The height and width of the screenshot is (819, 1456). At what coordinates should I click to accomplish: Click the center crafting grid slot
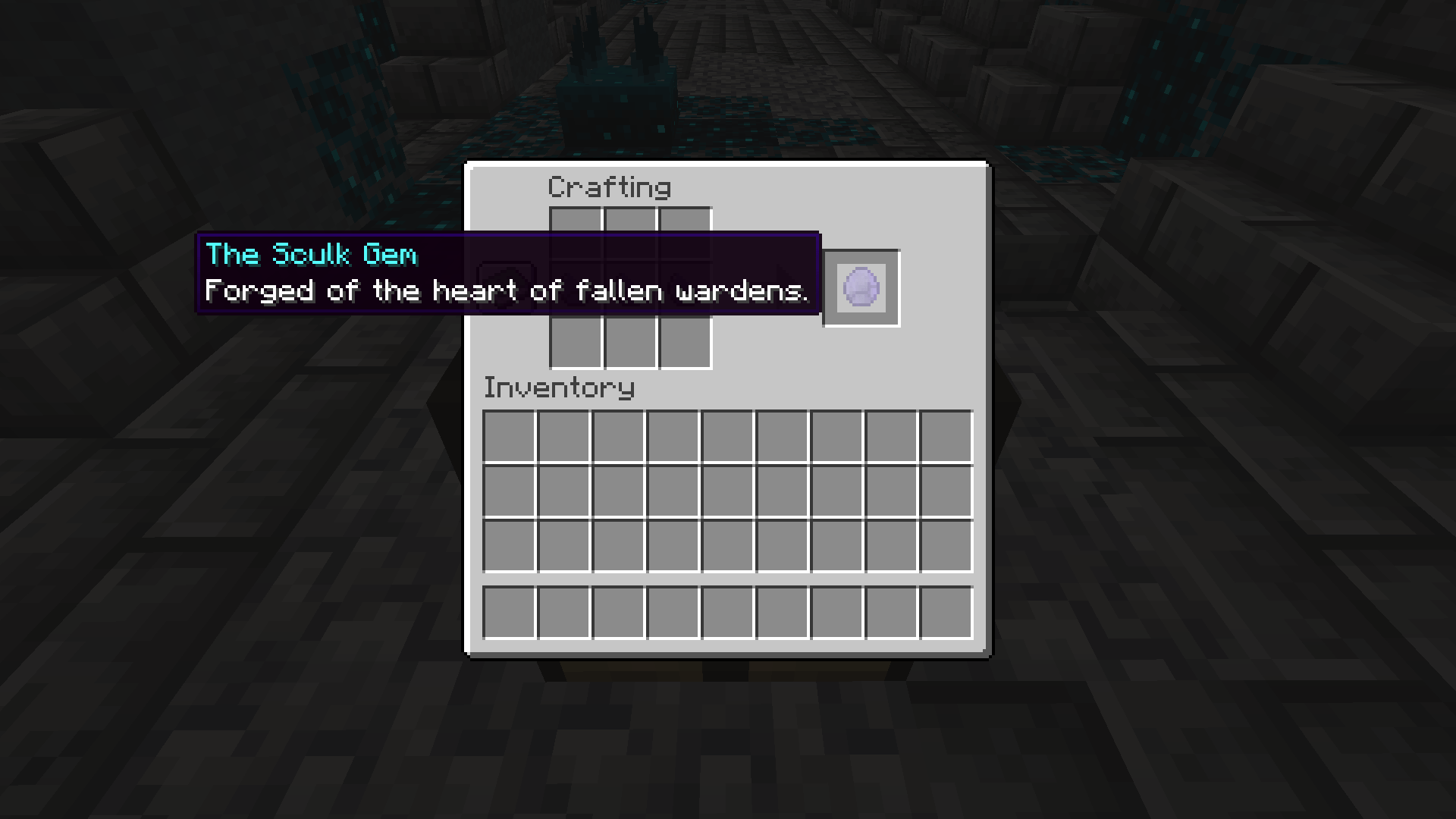pyautogui.click(x=629, y=288)
